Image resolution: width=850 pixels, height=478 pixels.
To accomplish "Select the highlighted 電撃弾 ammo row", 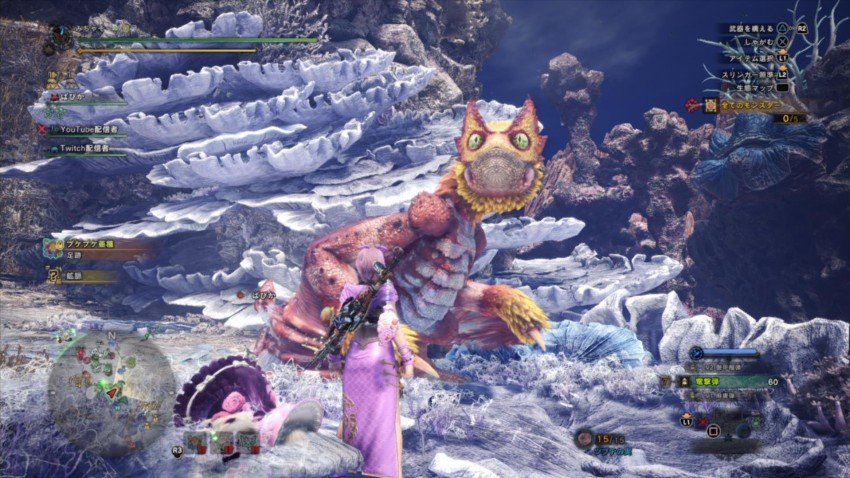I will 722,381.
